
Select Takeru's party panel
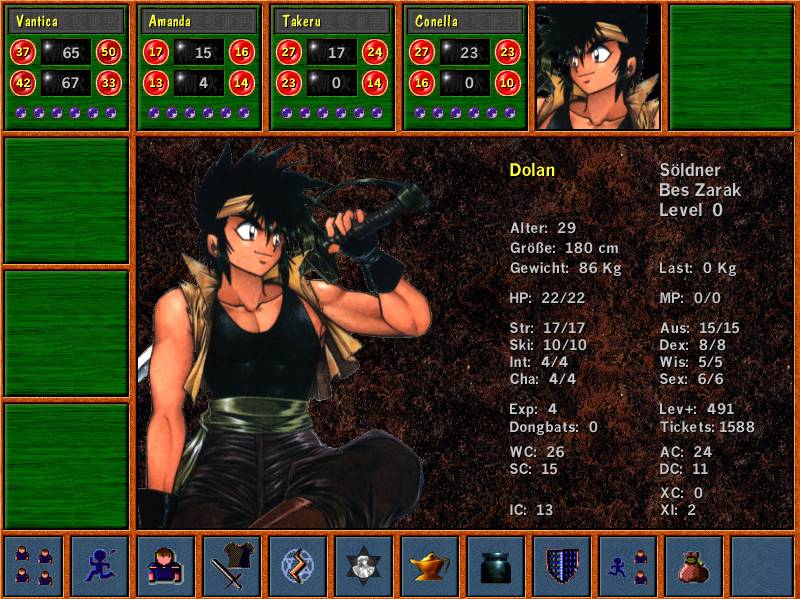(333, 66)
